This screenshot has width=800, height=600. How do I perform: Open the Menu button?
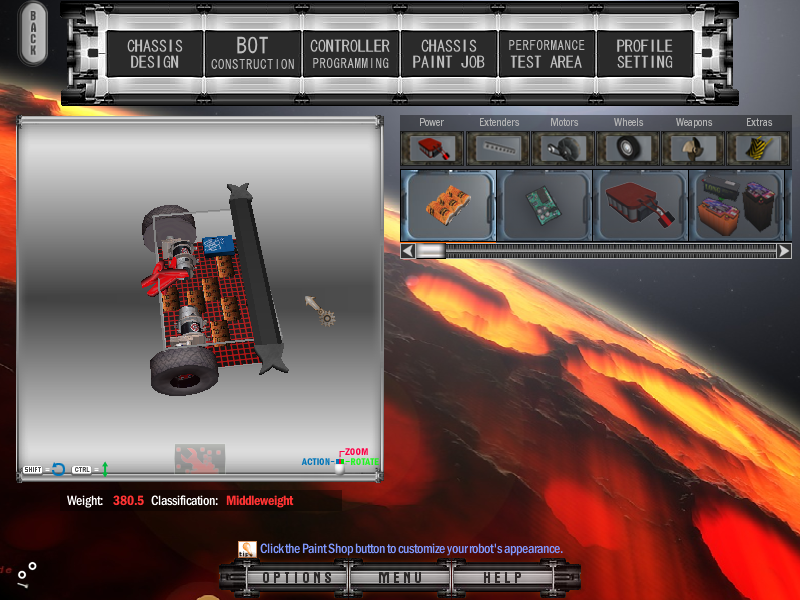[400, 578]
